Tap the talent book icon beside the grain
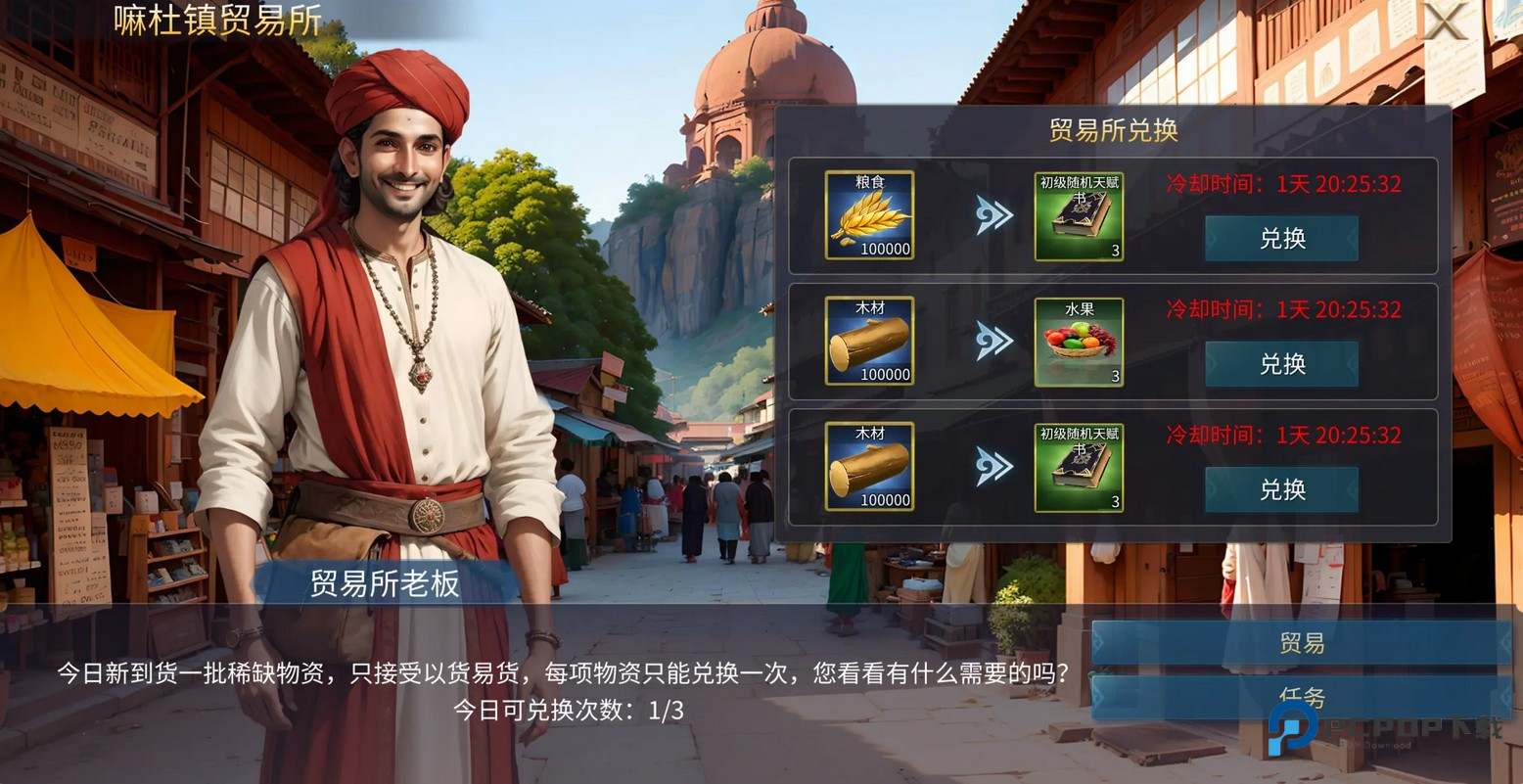The image size is (1523, 784). tap(1079, 215)
